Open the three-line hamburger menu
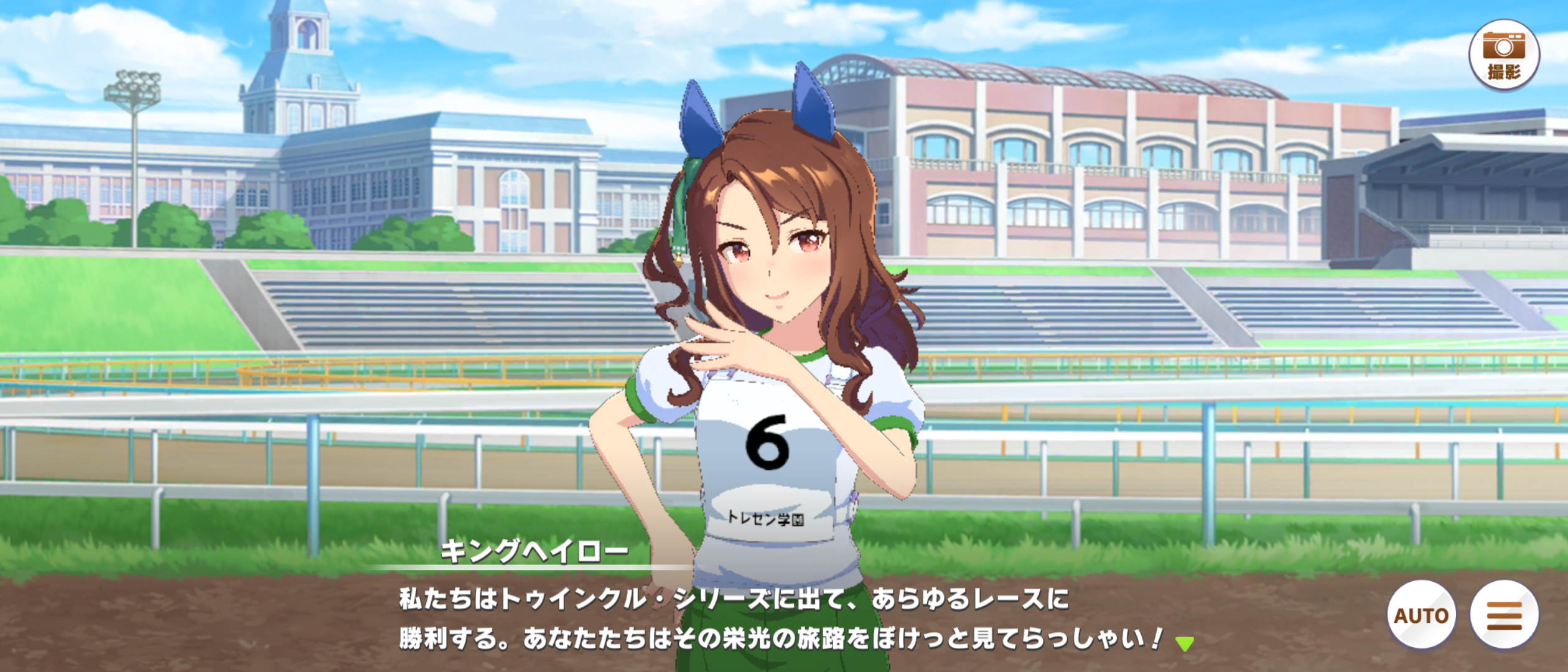This screenshot has width=1568, height=672. (1505, 615)
